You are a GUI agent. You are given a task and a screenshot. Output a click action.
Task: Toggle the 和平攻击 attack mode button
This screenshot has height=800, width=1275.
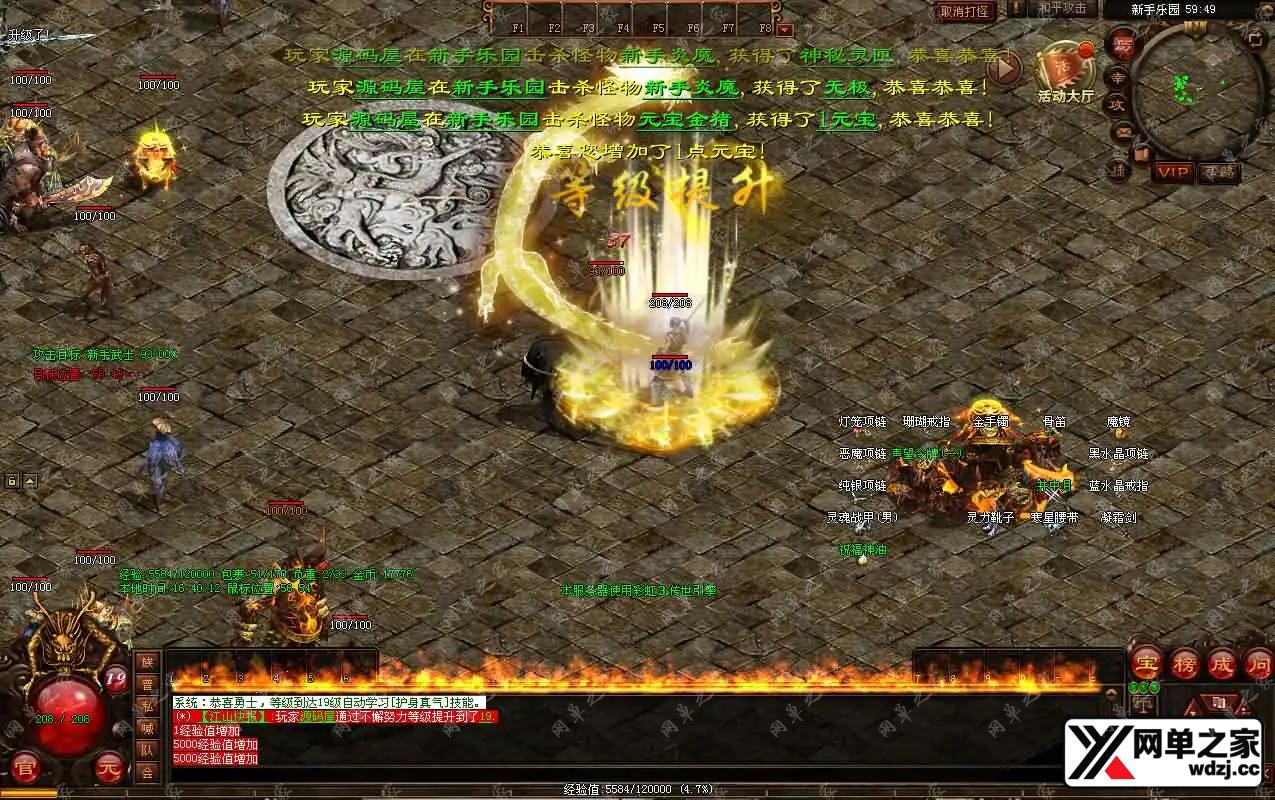[x=1062, y=8]
